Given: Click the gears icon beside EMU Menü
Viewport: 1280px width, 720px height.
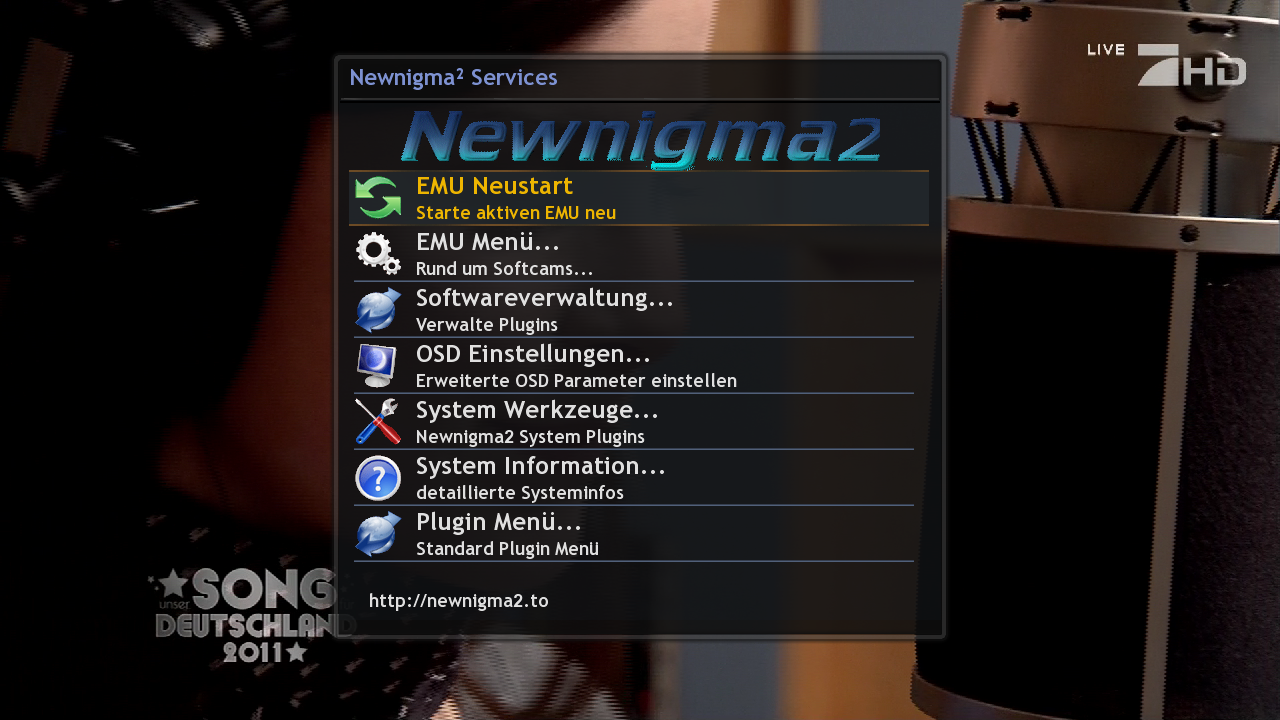Looking at the screenshot, I should pos(378,254).
